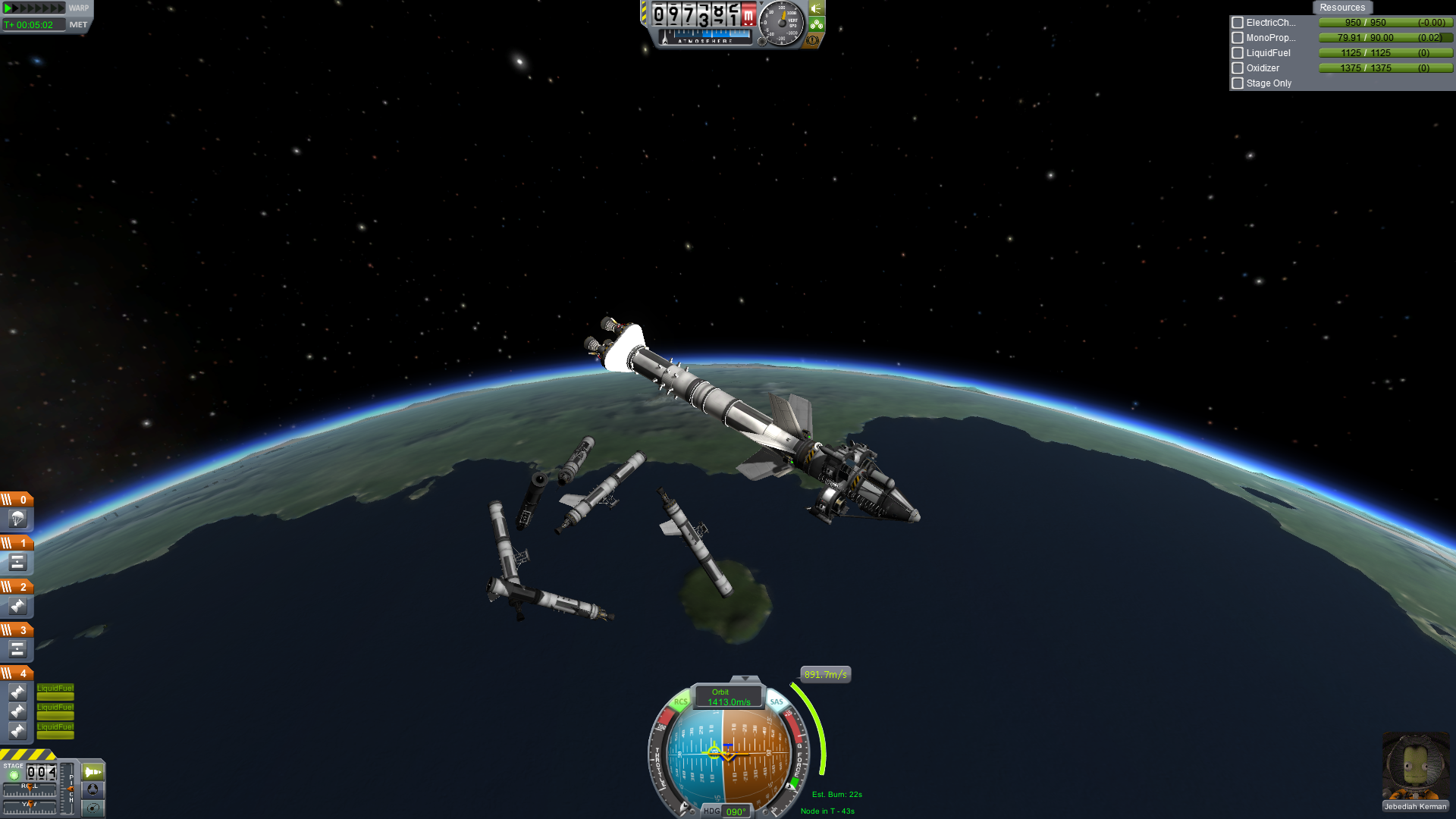Toggle the brakes warning button
This screenshot has width=1456, height=819.
coord(812,40)
